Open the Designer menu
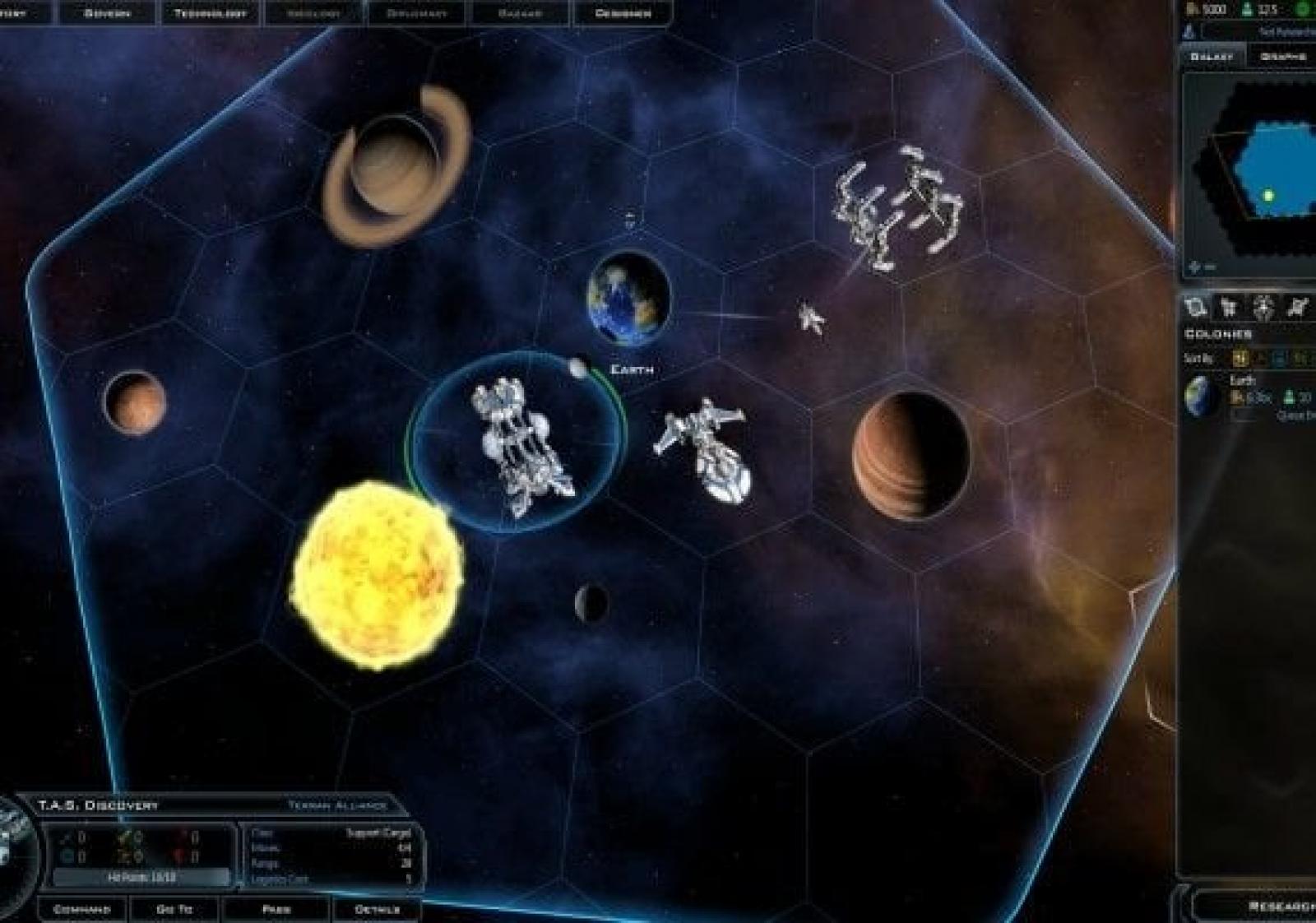The height and width of the screenshot is (923, 1316). click(623, 13)
